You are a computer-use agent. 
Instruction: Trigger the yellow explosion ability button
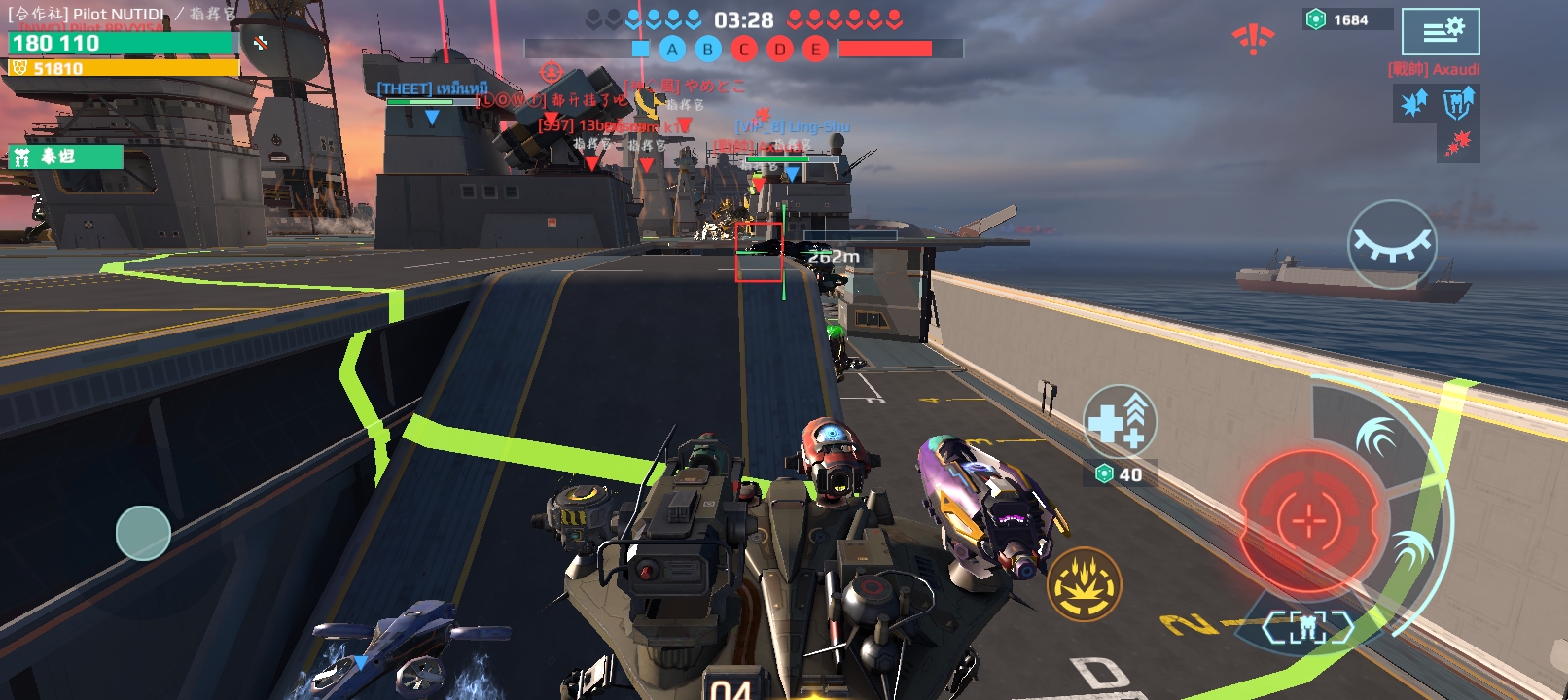point(1084,584)
